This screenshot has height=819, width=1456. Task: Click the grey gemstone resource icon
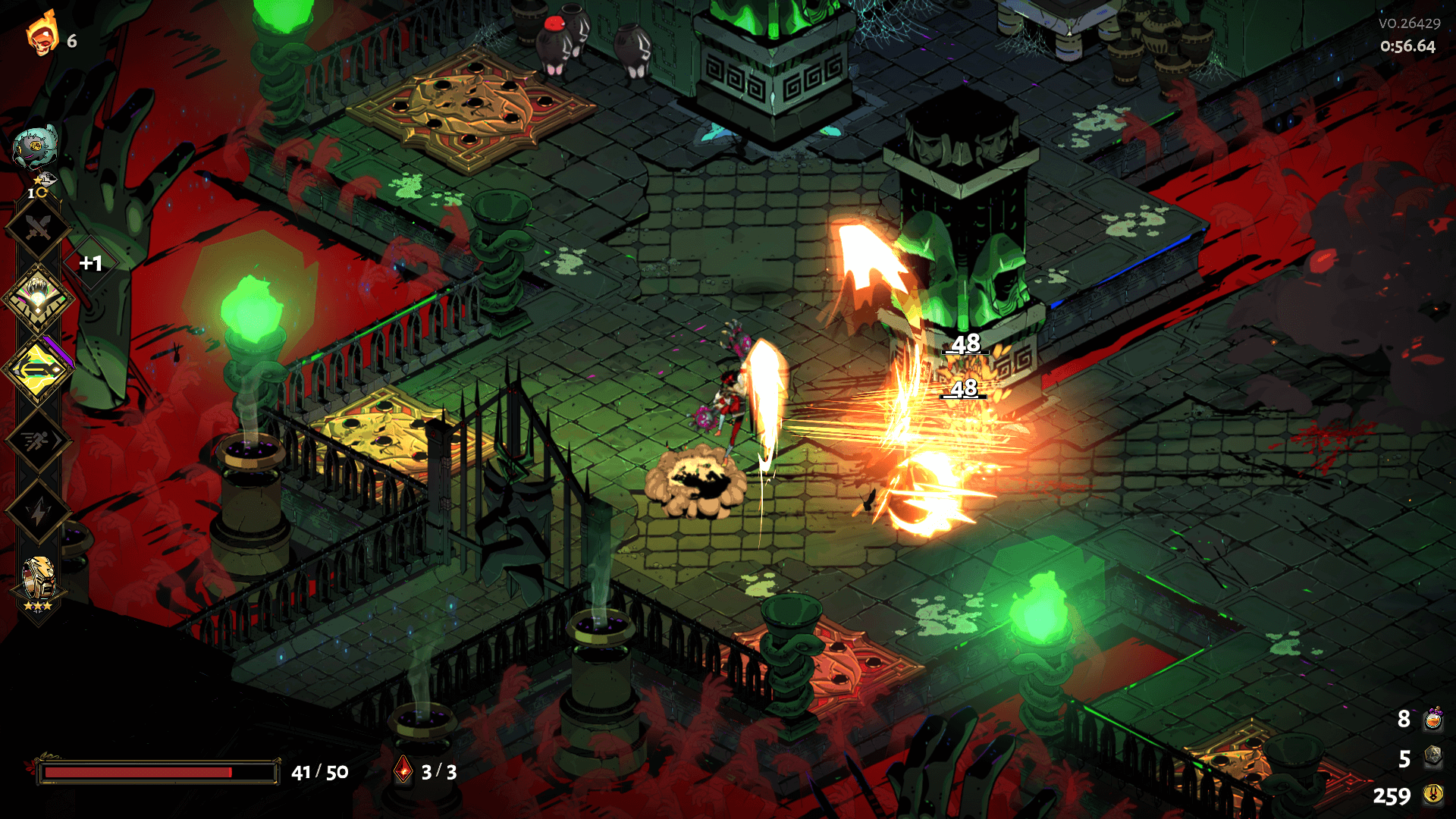click(1432, 757)
